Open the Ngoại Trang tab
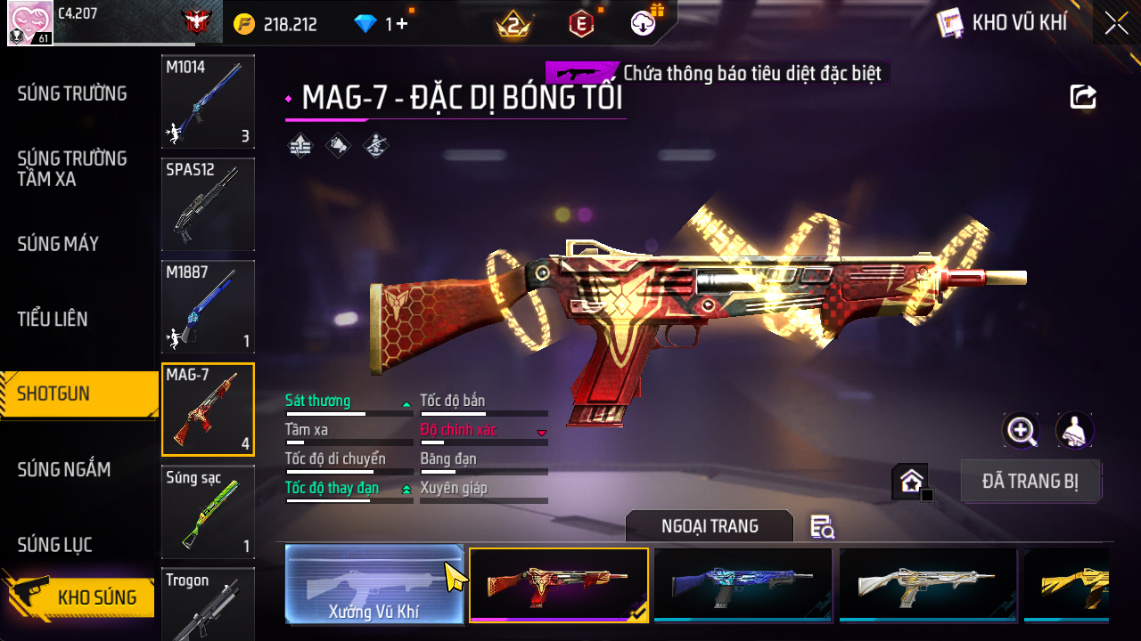Screen dimensions: 1141x641 (x=709, y=526)
